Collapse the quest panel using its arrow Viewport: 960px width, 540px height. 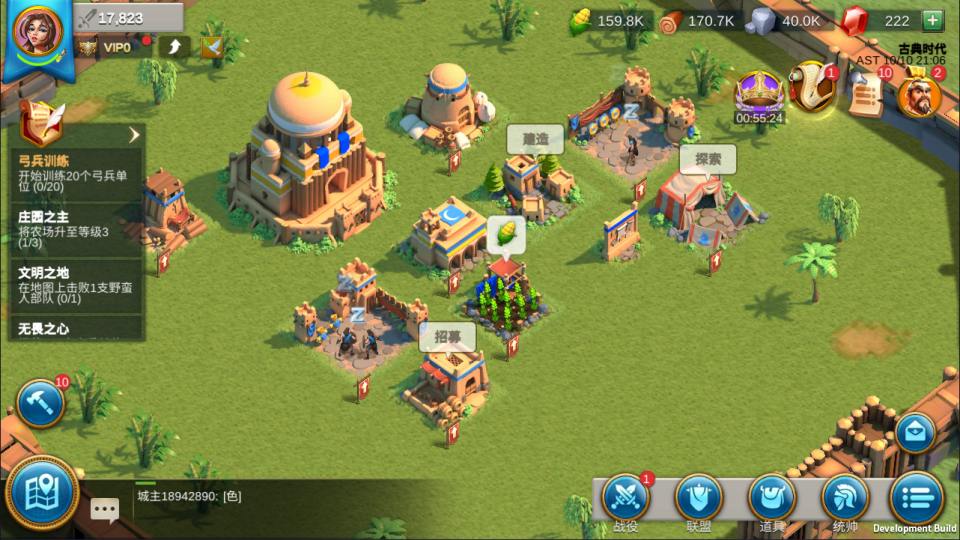[x=133, y=135]
